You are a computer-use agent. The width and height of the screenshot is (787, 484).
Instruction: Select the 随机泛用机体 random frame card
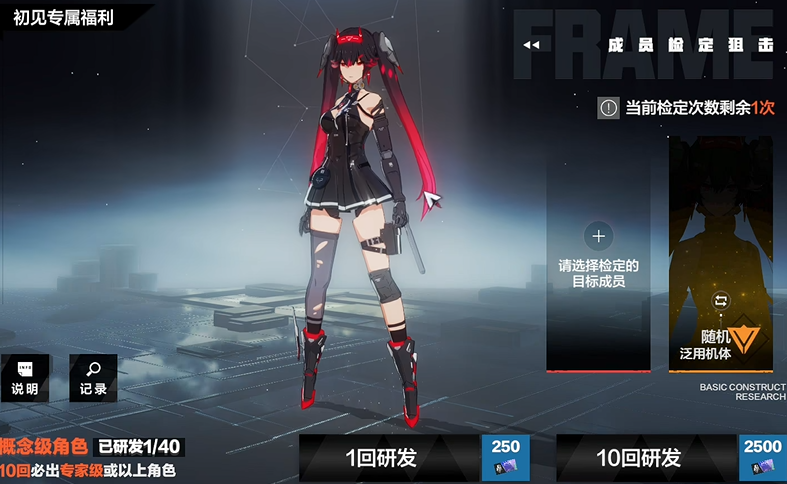[720, 255]
